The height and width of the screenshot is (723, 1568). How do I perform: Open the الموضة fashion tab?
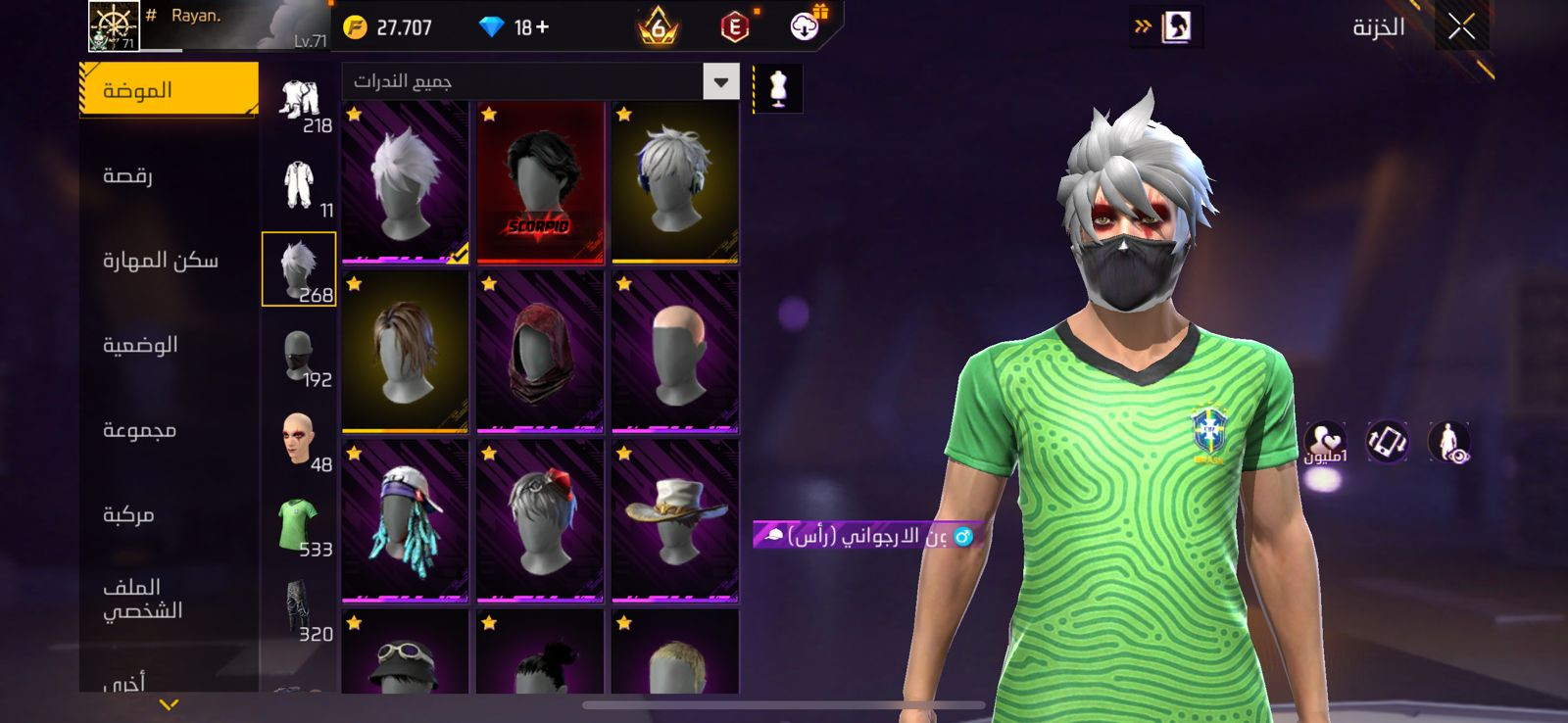[x=169, y=90]
